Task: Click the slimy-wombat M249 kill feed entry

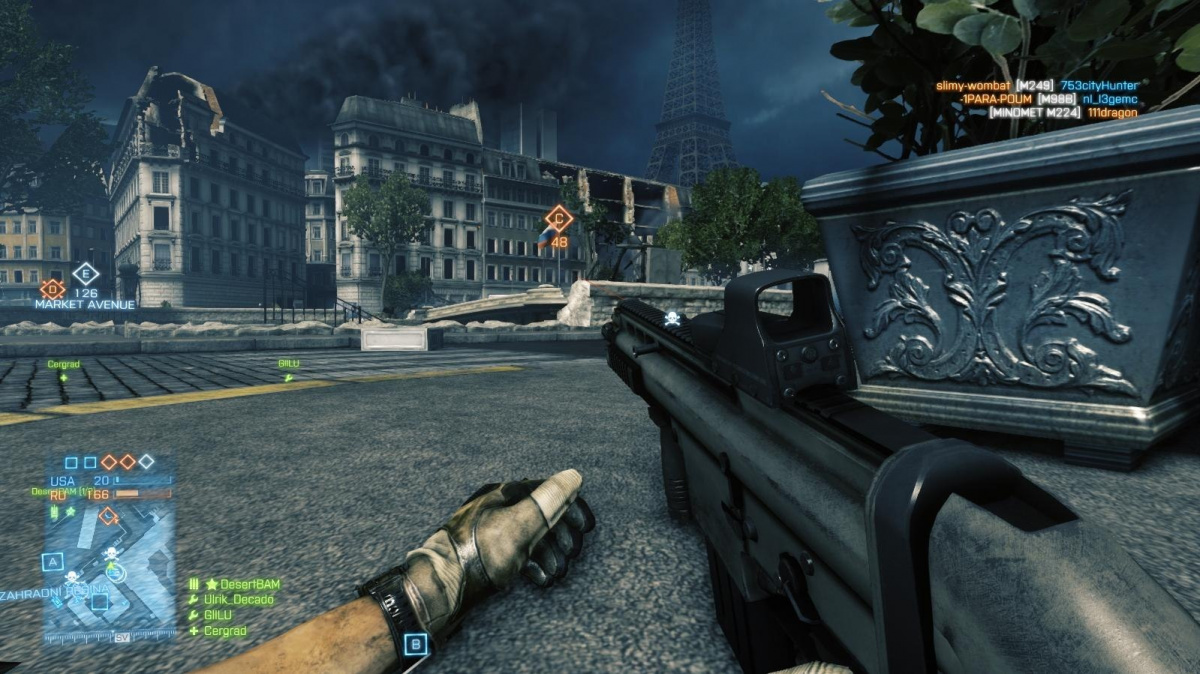Action: click(x=1036, y=86)
